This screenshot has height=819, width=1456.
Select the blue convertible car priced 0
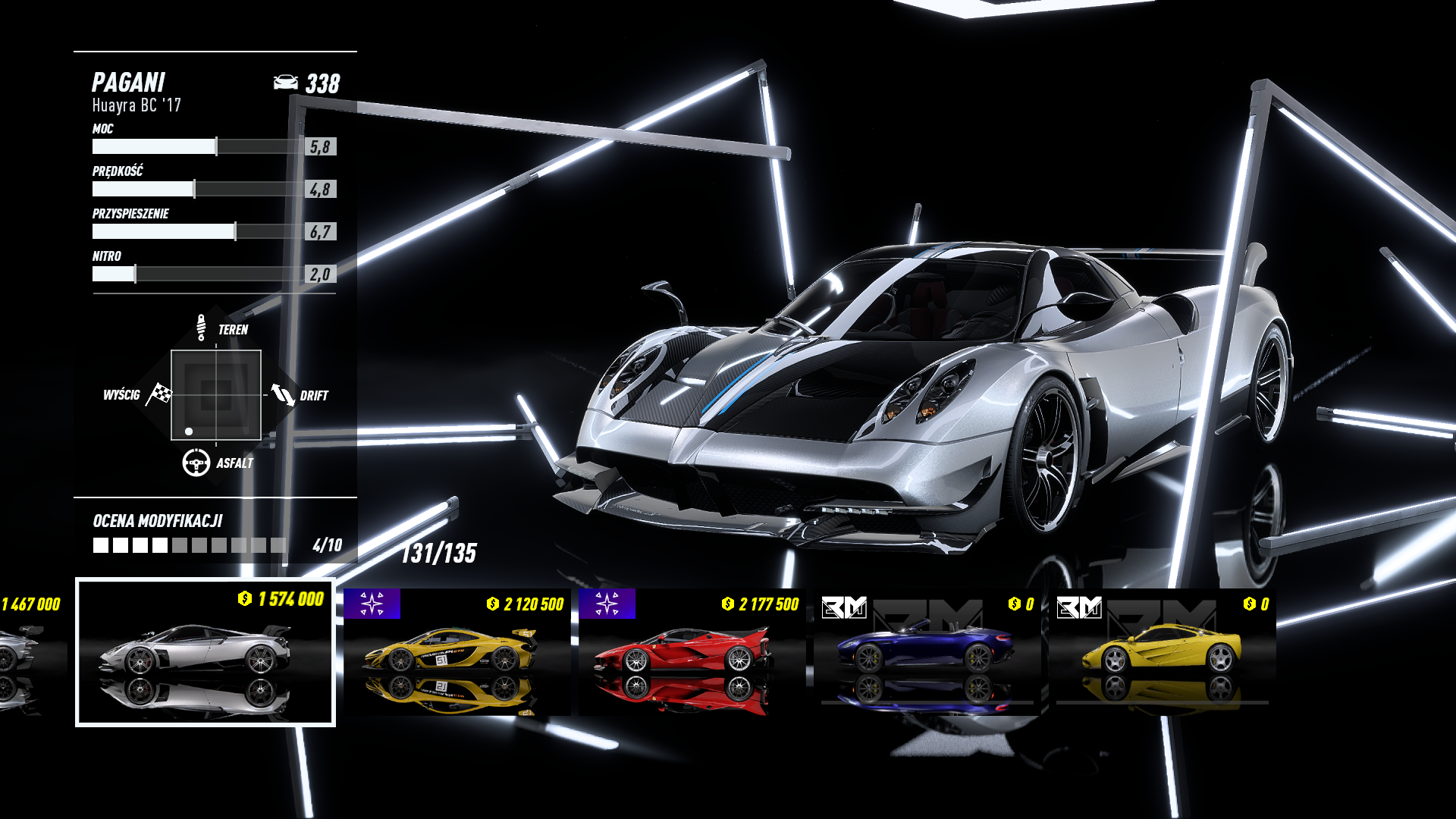click(927, 652)
